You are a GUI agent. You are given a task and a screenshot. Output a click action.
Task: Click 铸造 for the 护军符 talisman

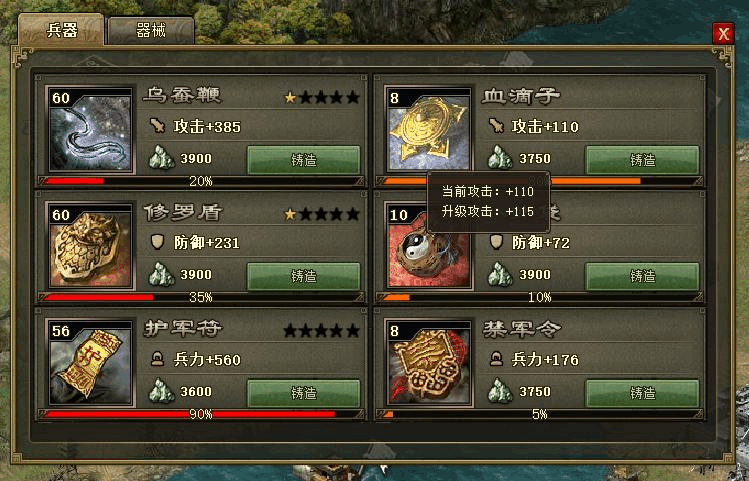[x=303, y=392]
